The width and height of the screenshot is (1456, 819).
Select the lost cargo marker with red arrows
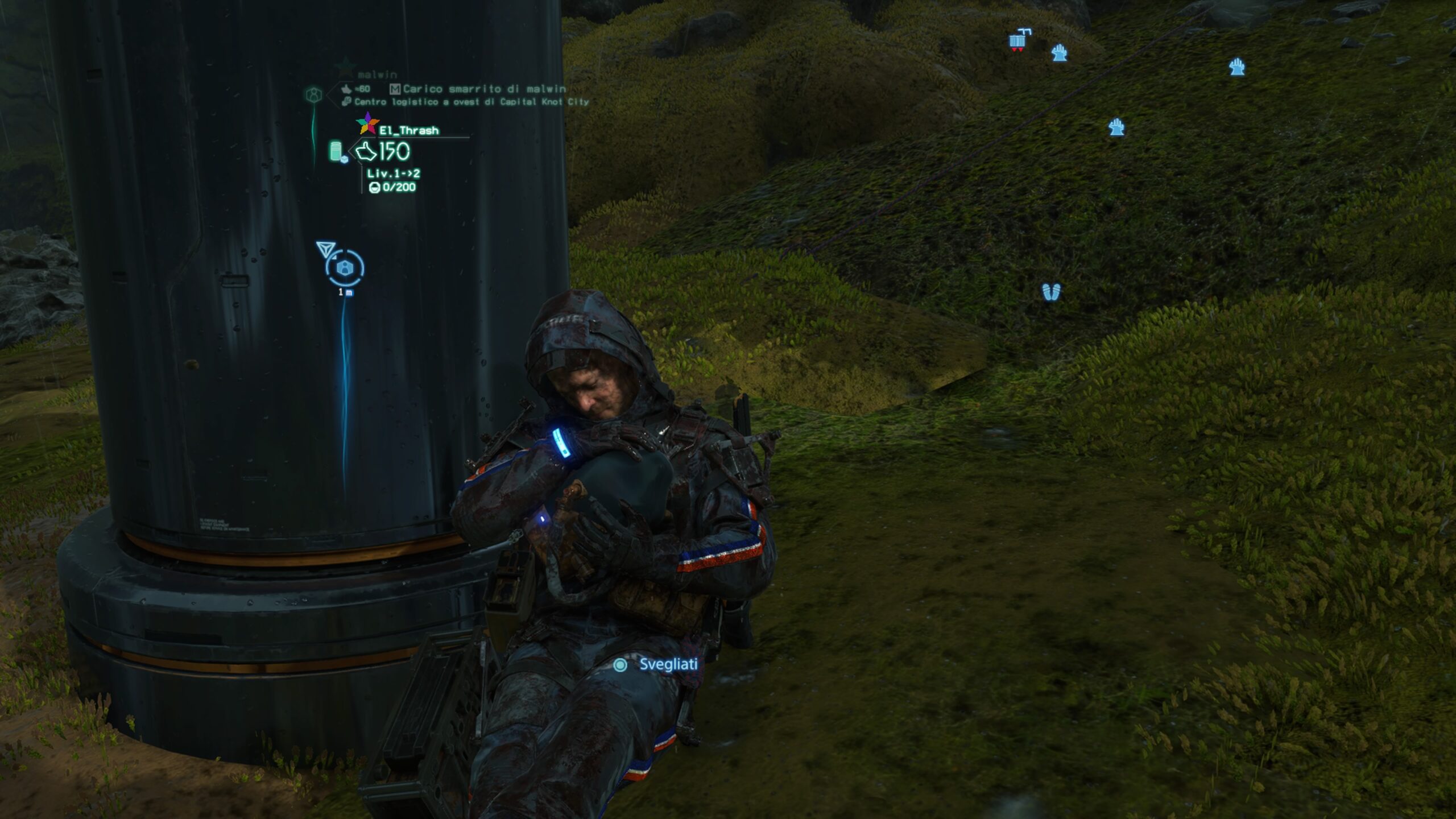pos(1017,40)
